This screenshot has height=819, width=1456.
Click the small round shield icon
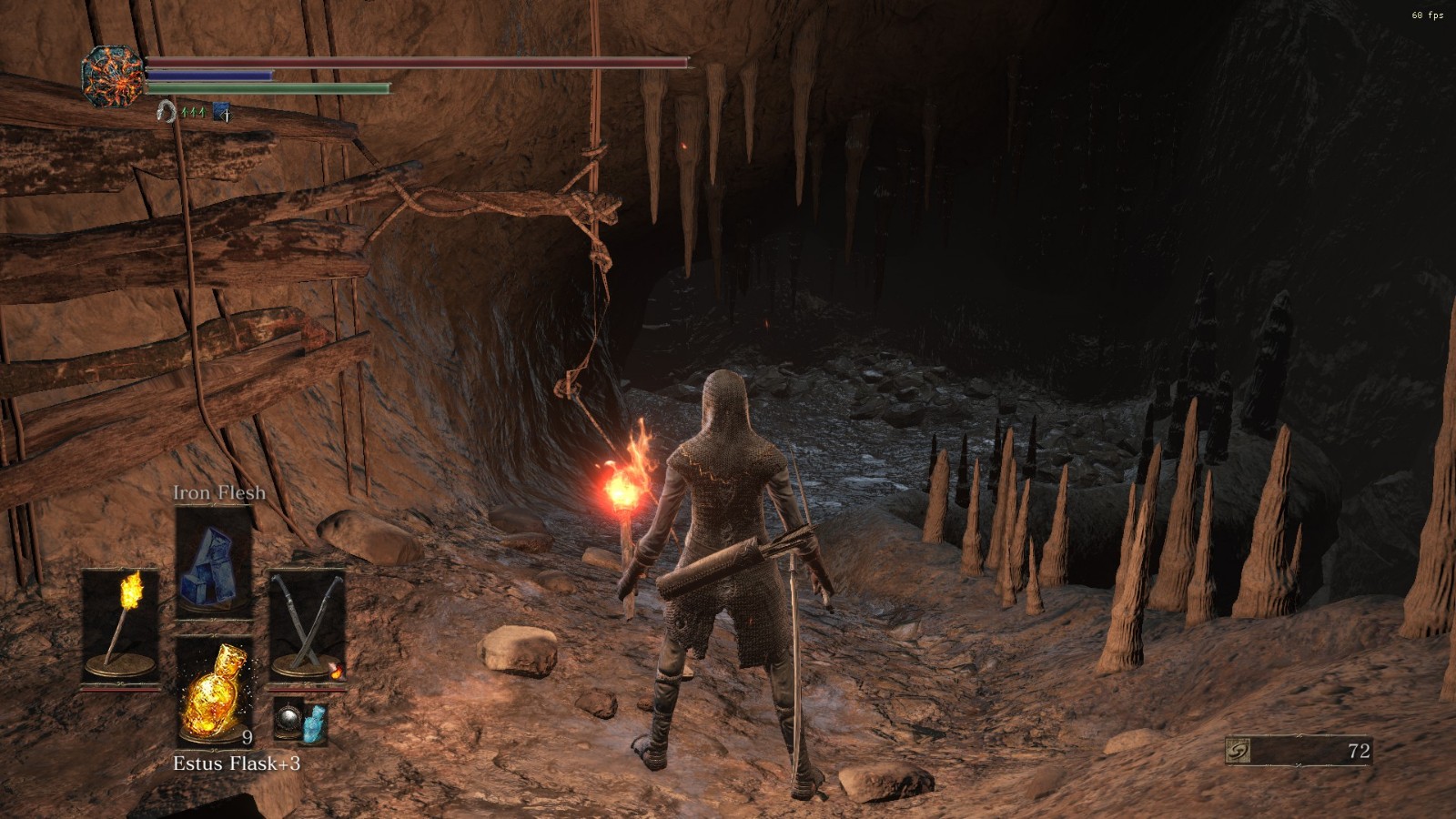(x=289, y=719)
